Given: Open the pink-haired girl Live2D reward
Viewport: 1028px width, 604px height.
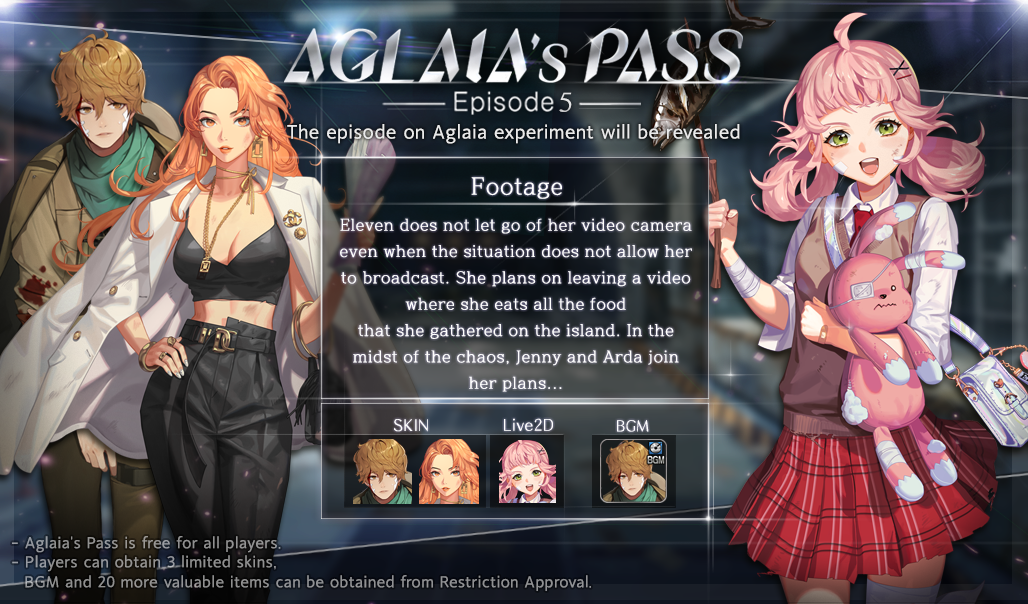Looking at the screenshot, I should coord(528,471).
